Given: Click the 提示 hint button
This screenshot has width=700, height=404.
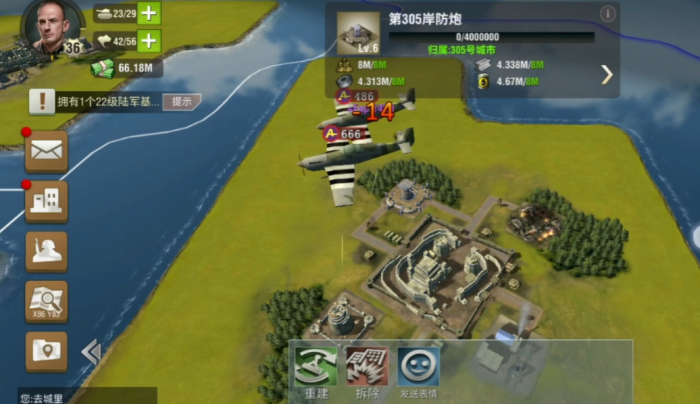Looking at the screenshot, I should (x=182, y=101).
